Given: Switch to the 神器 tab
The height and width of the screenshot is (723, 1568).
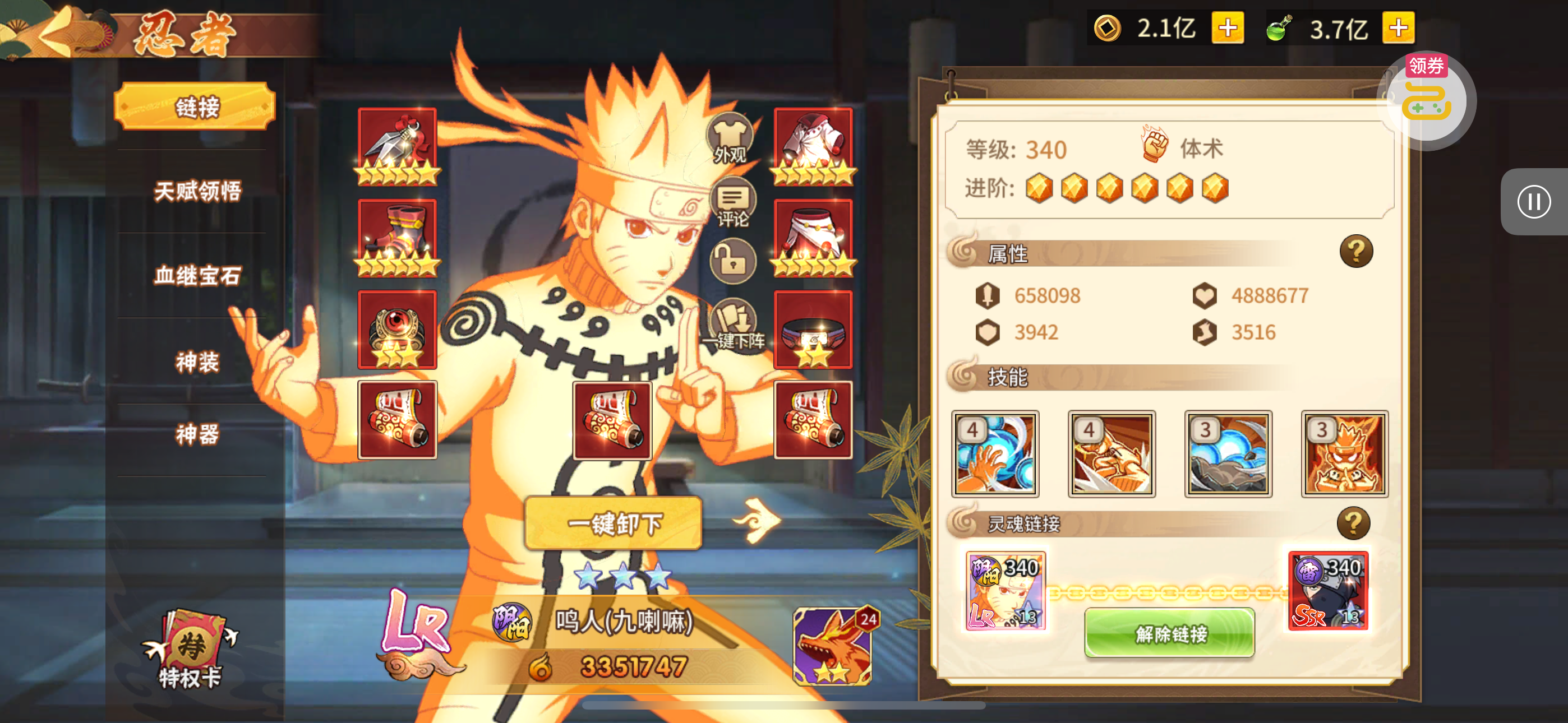Looking at the screenshot, I should click(197, 434).
